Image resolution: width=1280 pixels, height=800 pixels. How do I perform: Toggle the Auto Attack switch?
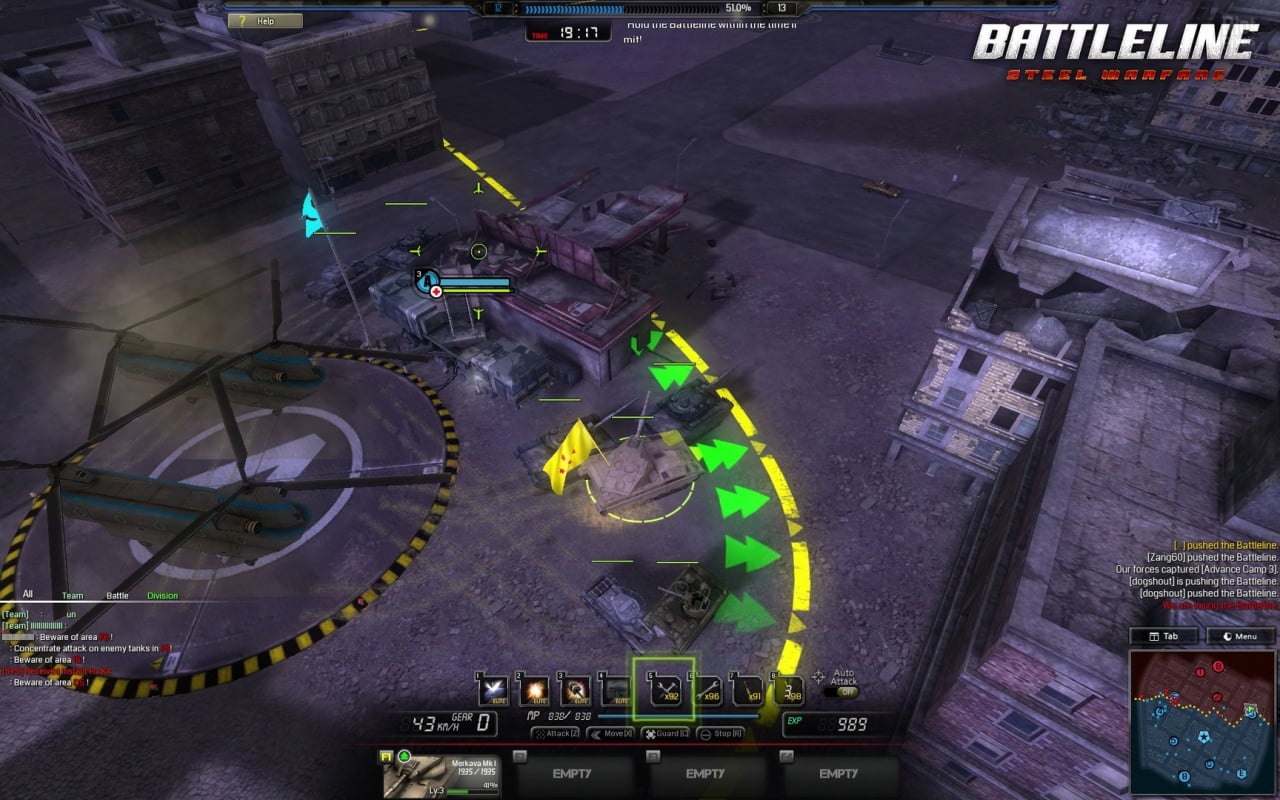point(845,692)
